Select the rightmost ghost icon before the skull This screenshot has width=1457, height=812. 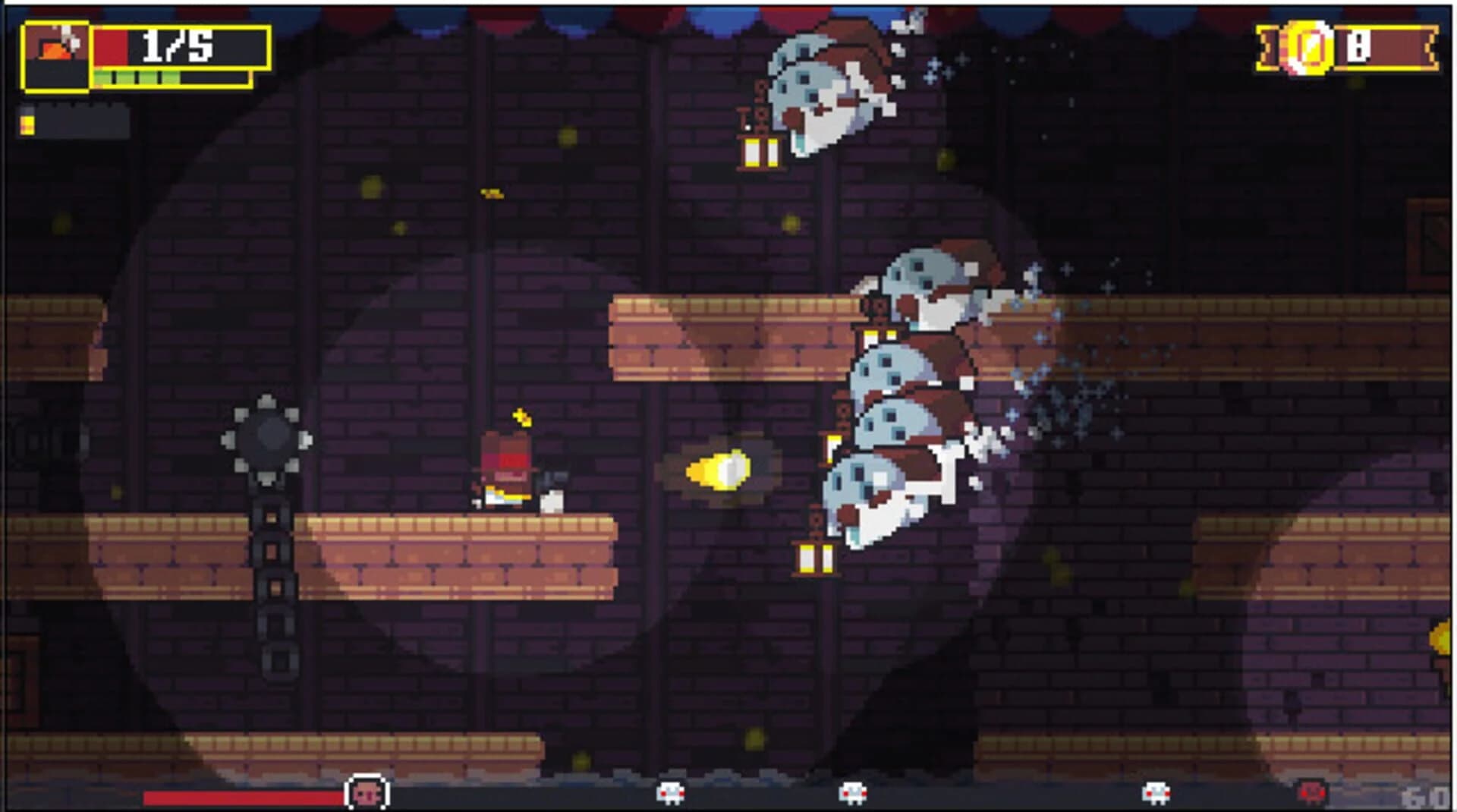pyautogui.click(x=1156, y=792)
